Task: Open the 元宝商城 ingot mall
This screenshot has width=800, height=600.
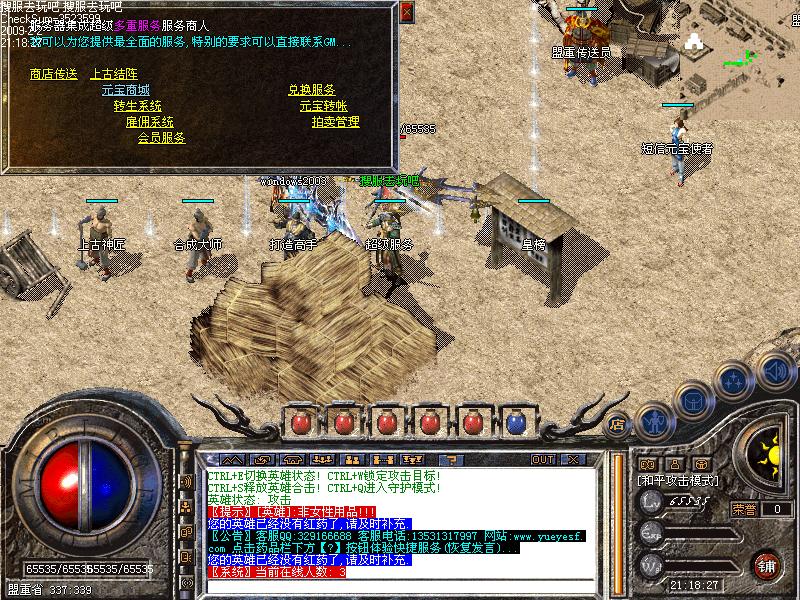Action: click(x=125, y=90)
